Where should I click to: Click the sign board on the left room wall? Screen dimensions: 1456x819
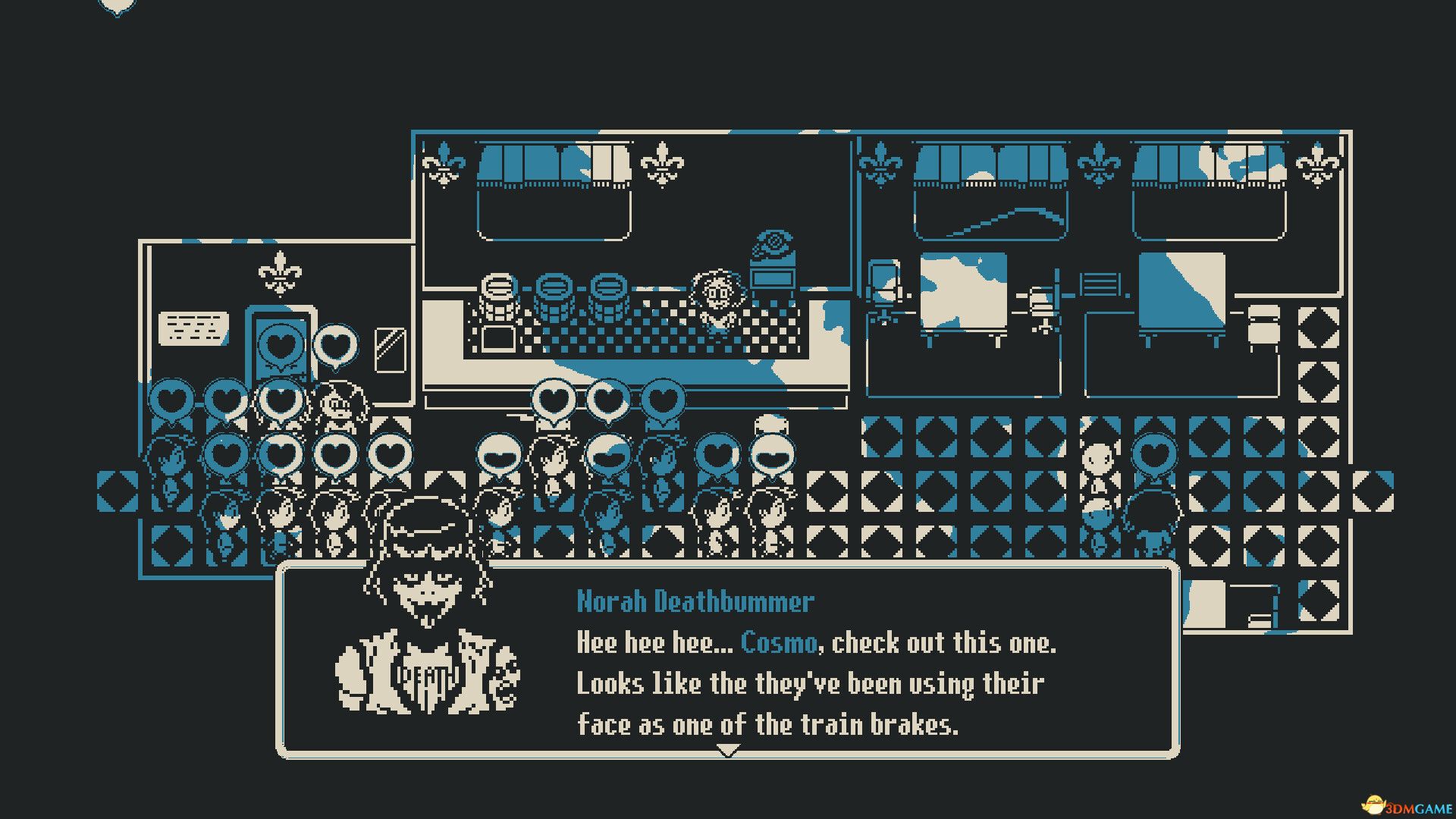click(x=193, y=330)
